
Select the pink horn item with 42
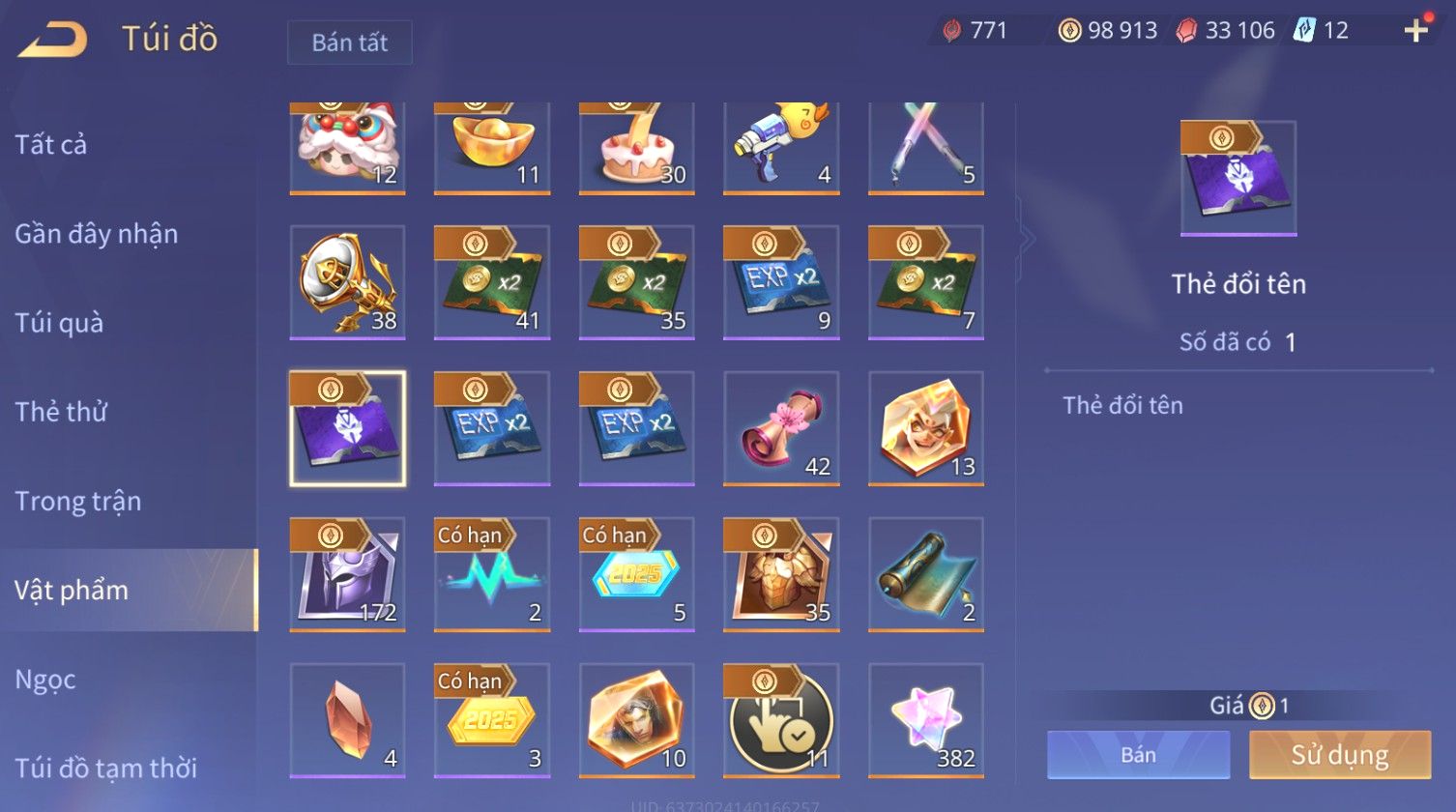coord(781,428)
